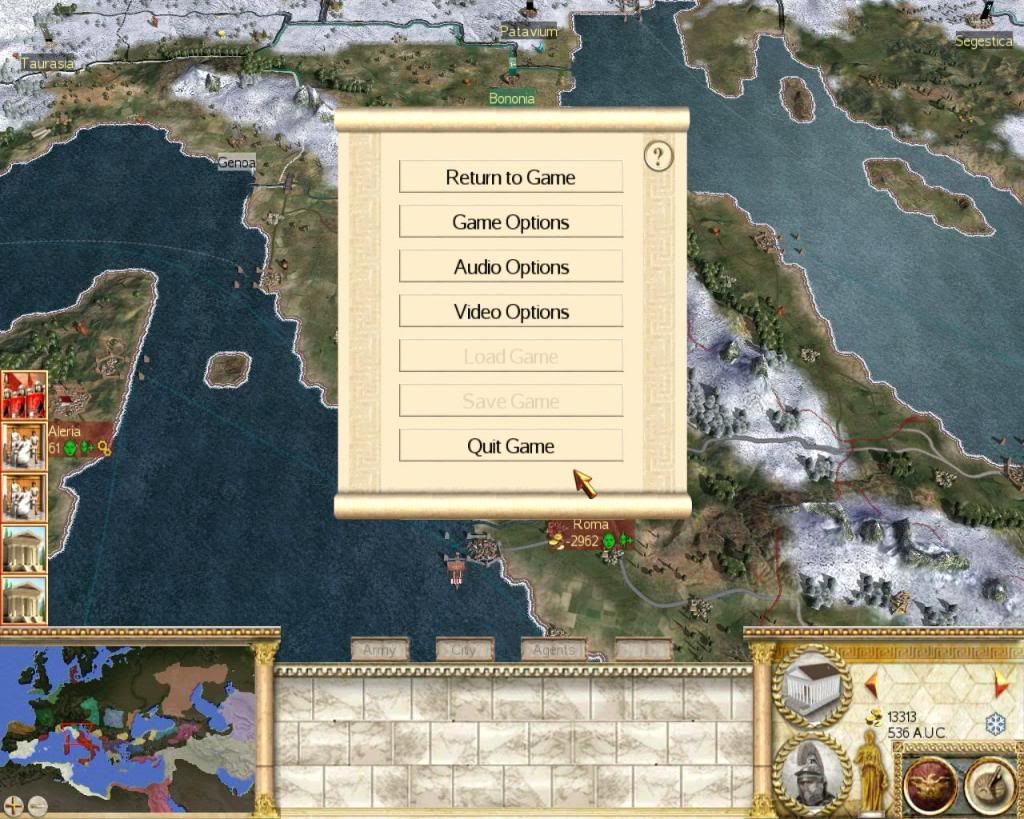
Task: Click the campaign overview minimap
Action: [128, 715]
